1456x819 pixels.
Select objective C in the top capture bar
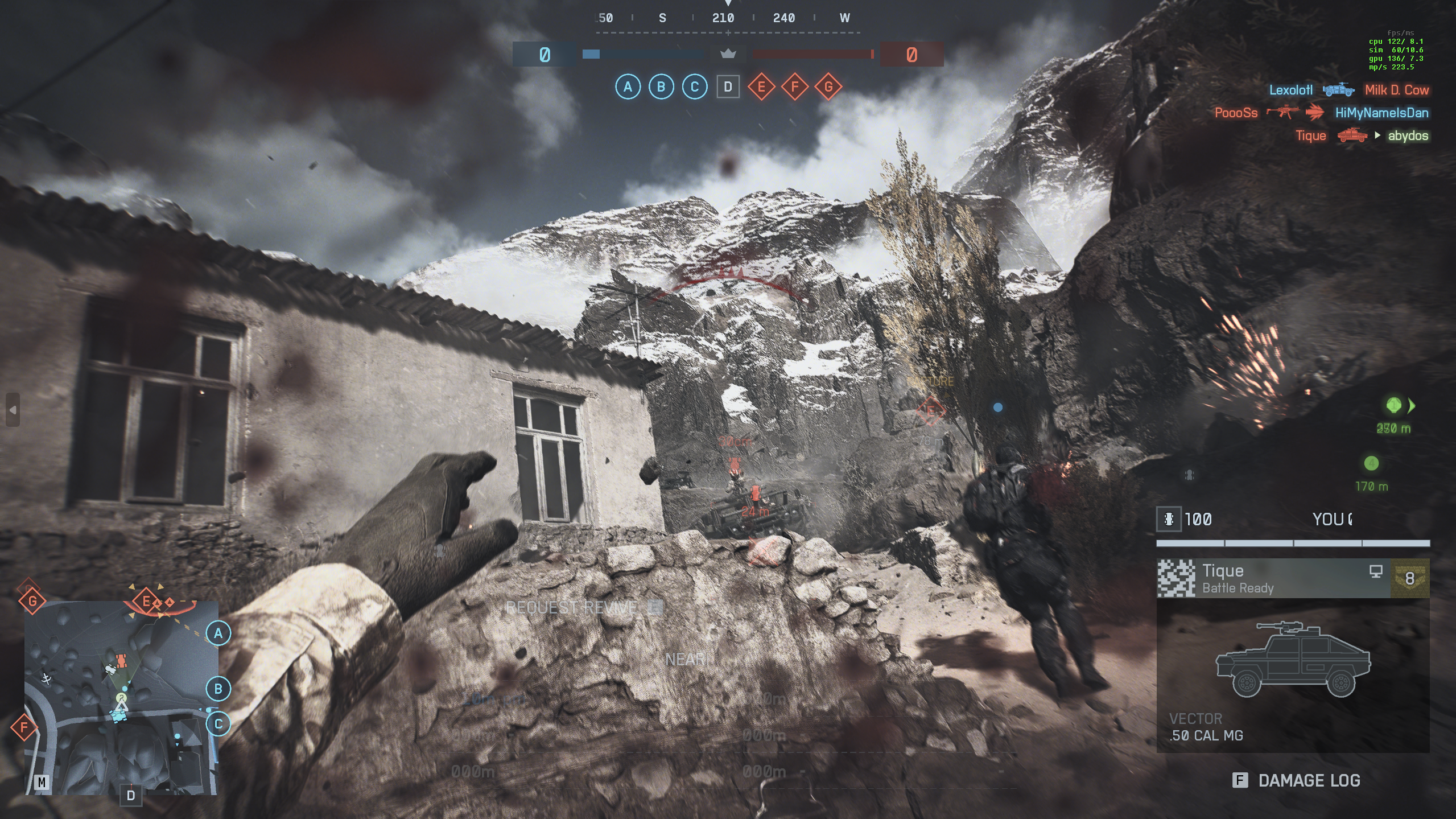(694, 87)
